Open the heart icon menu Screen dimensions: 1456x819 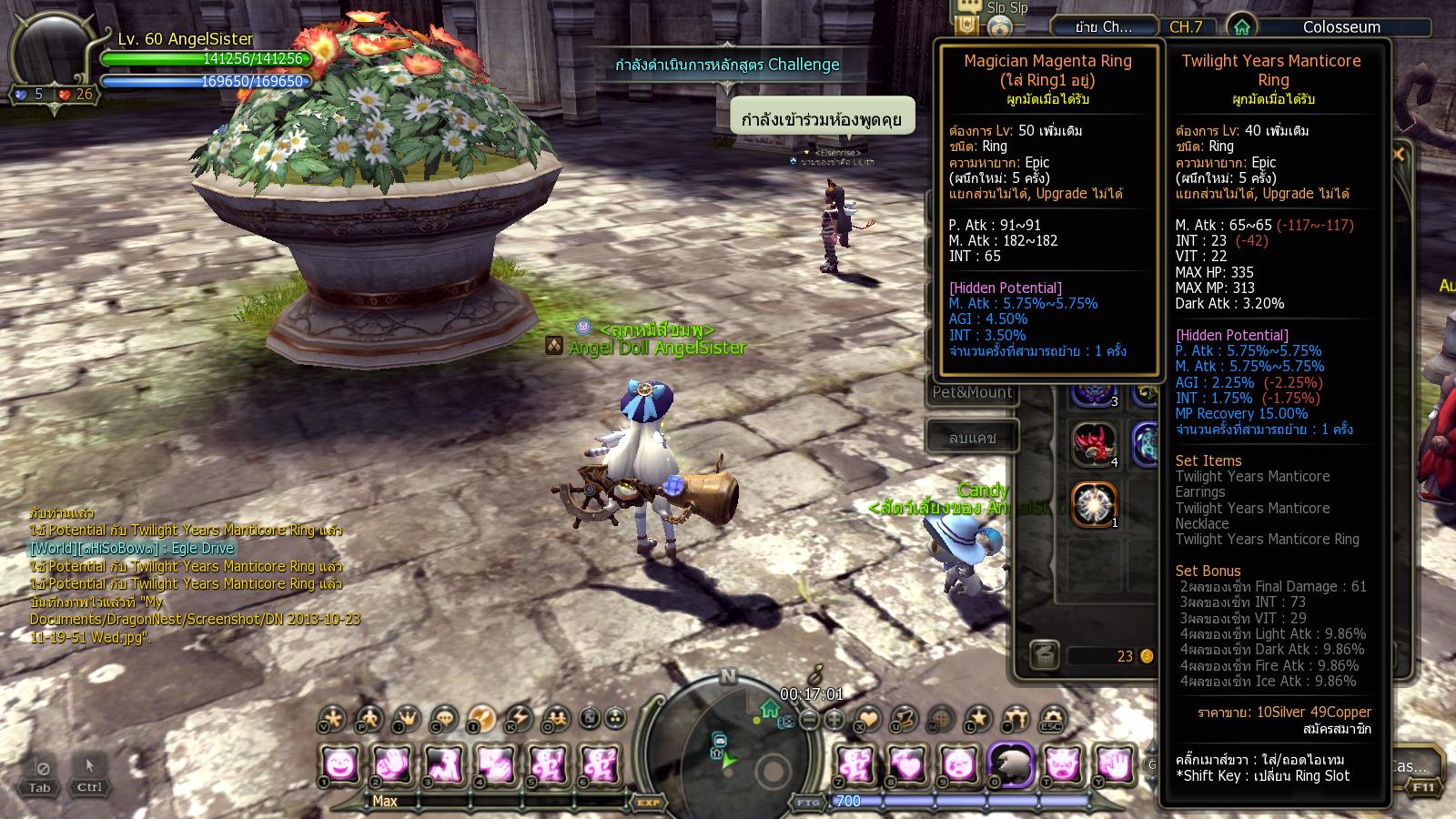[x=867, y=720]
